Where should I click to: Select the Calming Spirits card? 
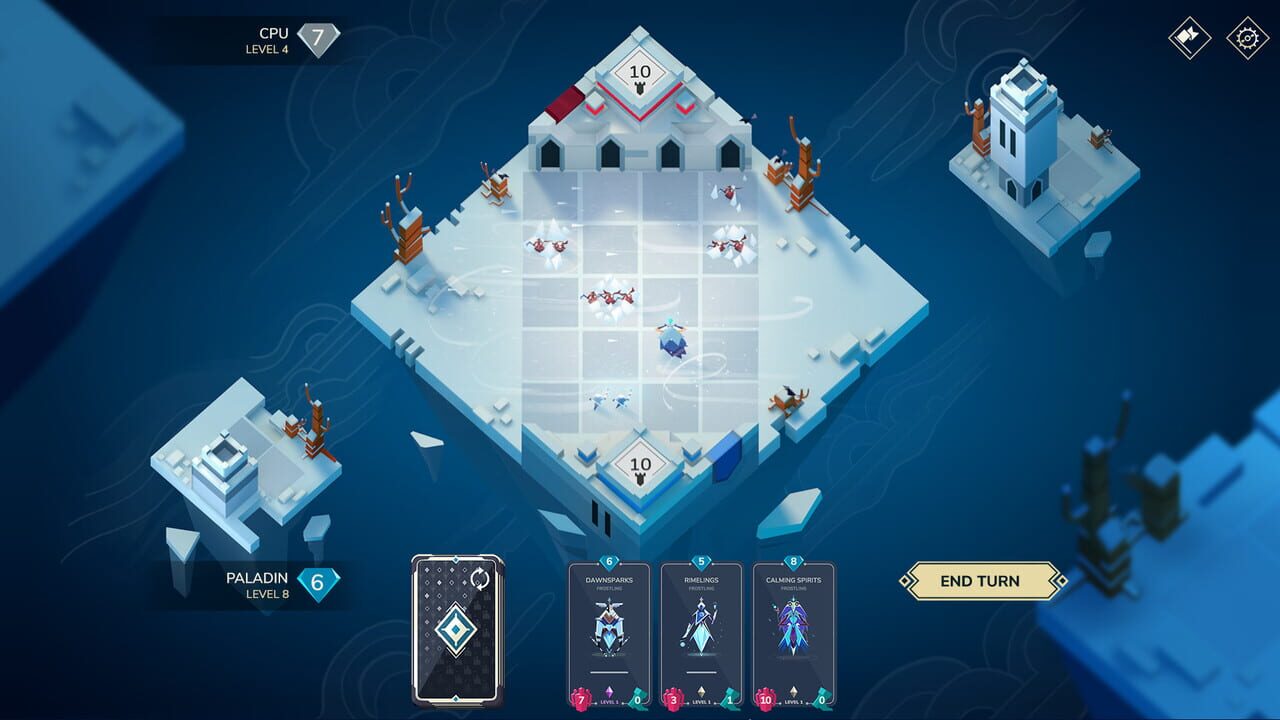pyautogui.click(x=792, y=630)
